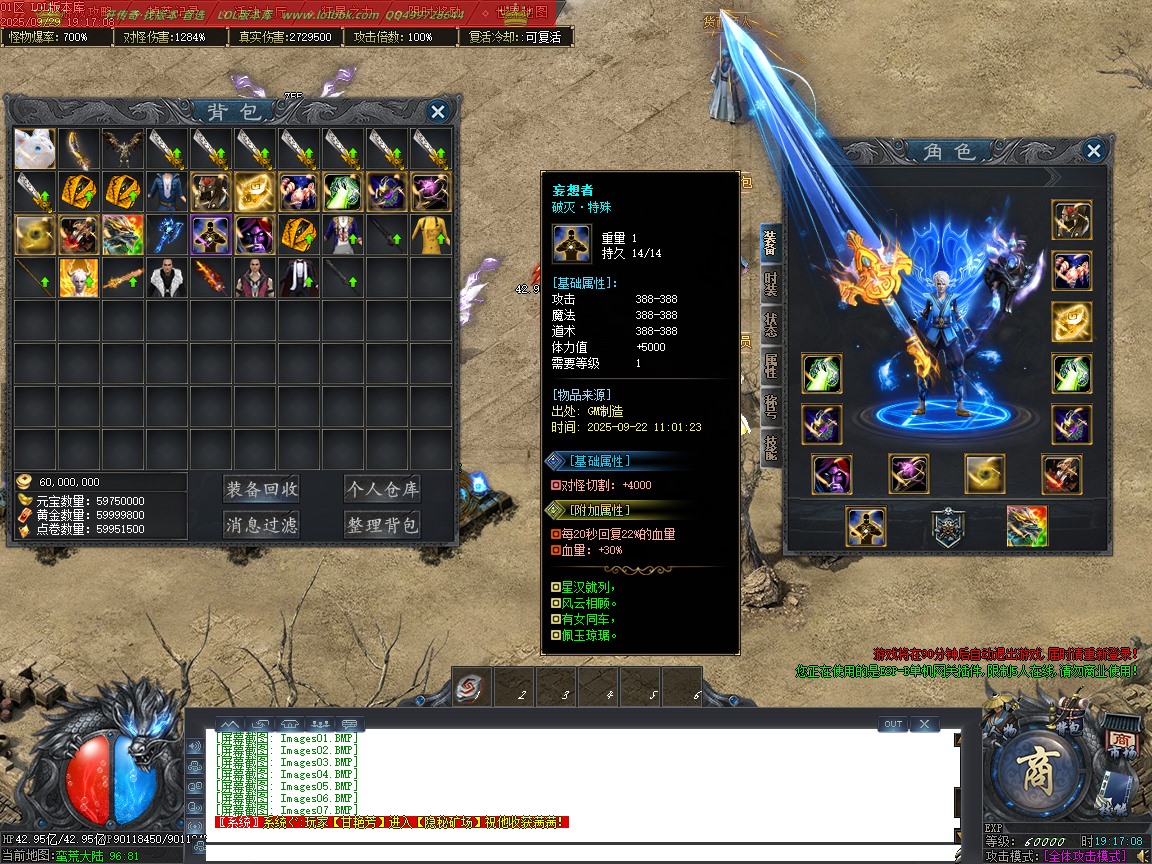Image resolution: width=1152 pixels, height=864 pixels.
Task: Open the 状态 status tab
Action: [770, 326]
